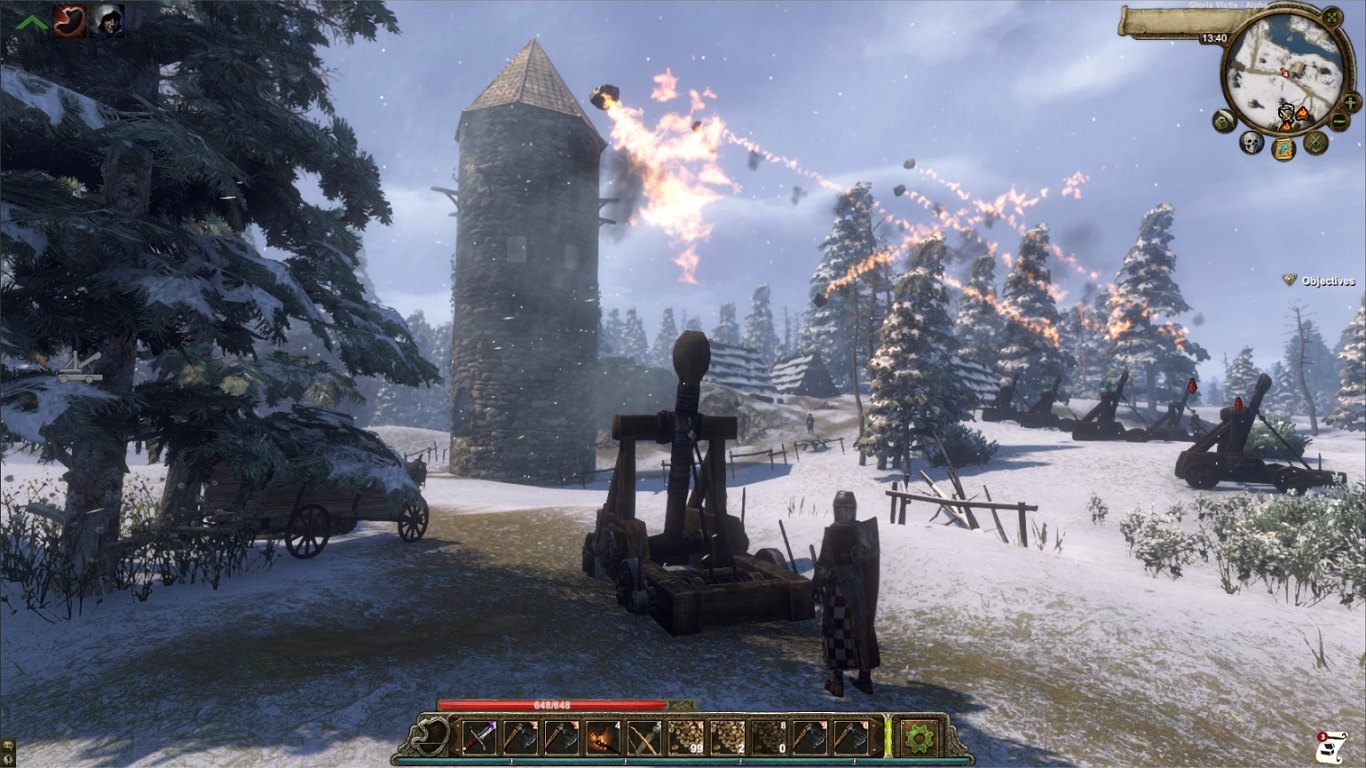This screenshot has height=768, width=1366.
Task: Open the skull icon below the minimap
Action: (x=1251, y=142)
